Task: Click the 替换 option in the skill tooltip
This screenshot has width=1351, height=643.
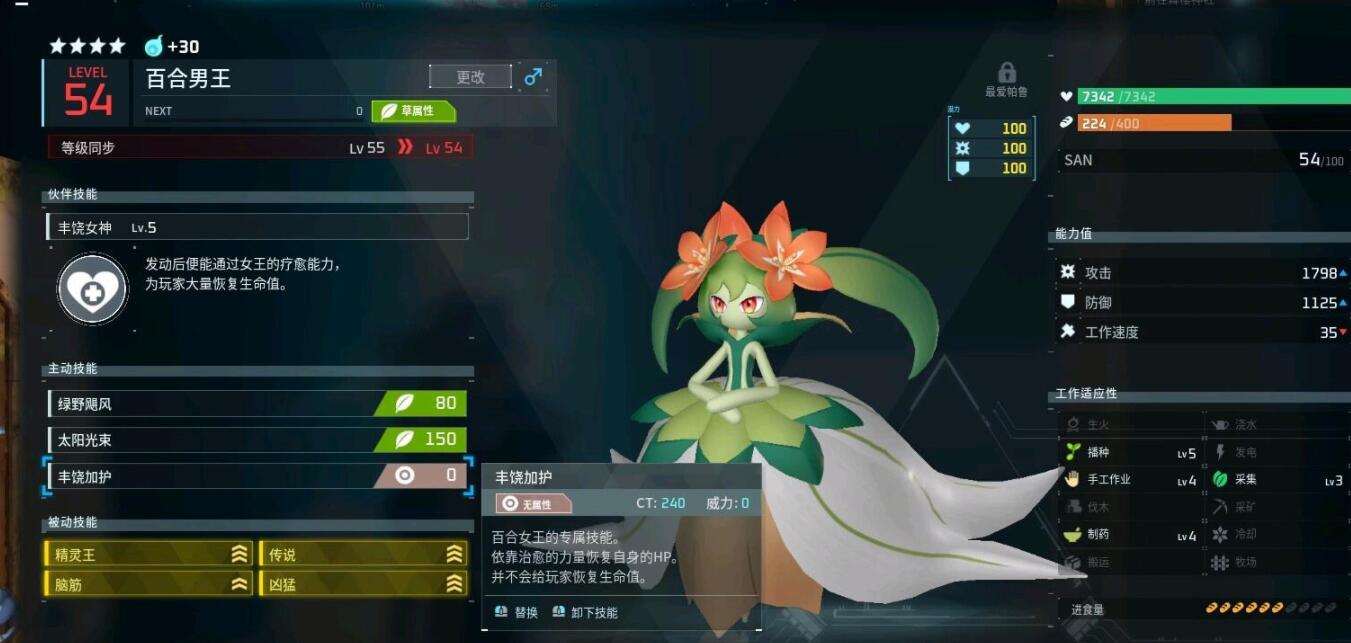Action: tap(517, 612)
